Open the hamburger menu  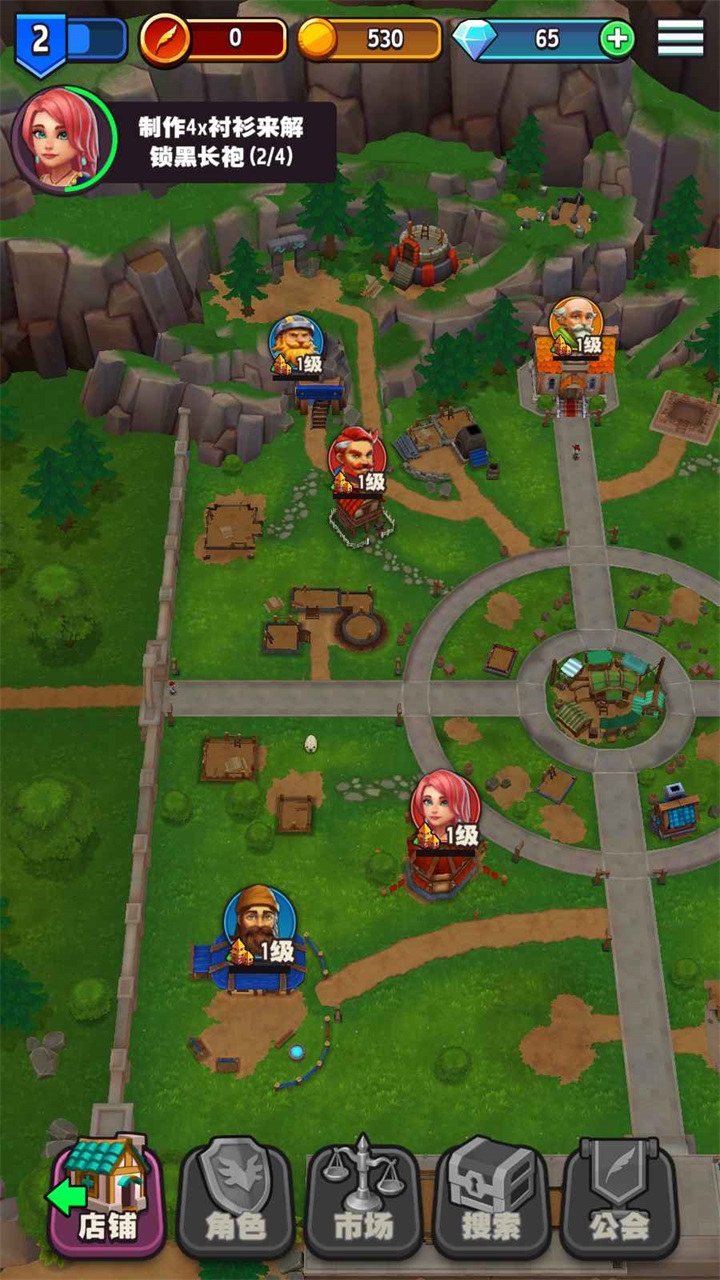tap(680, 38)
